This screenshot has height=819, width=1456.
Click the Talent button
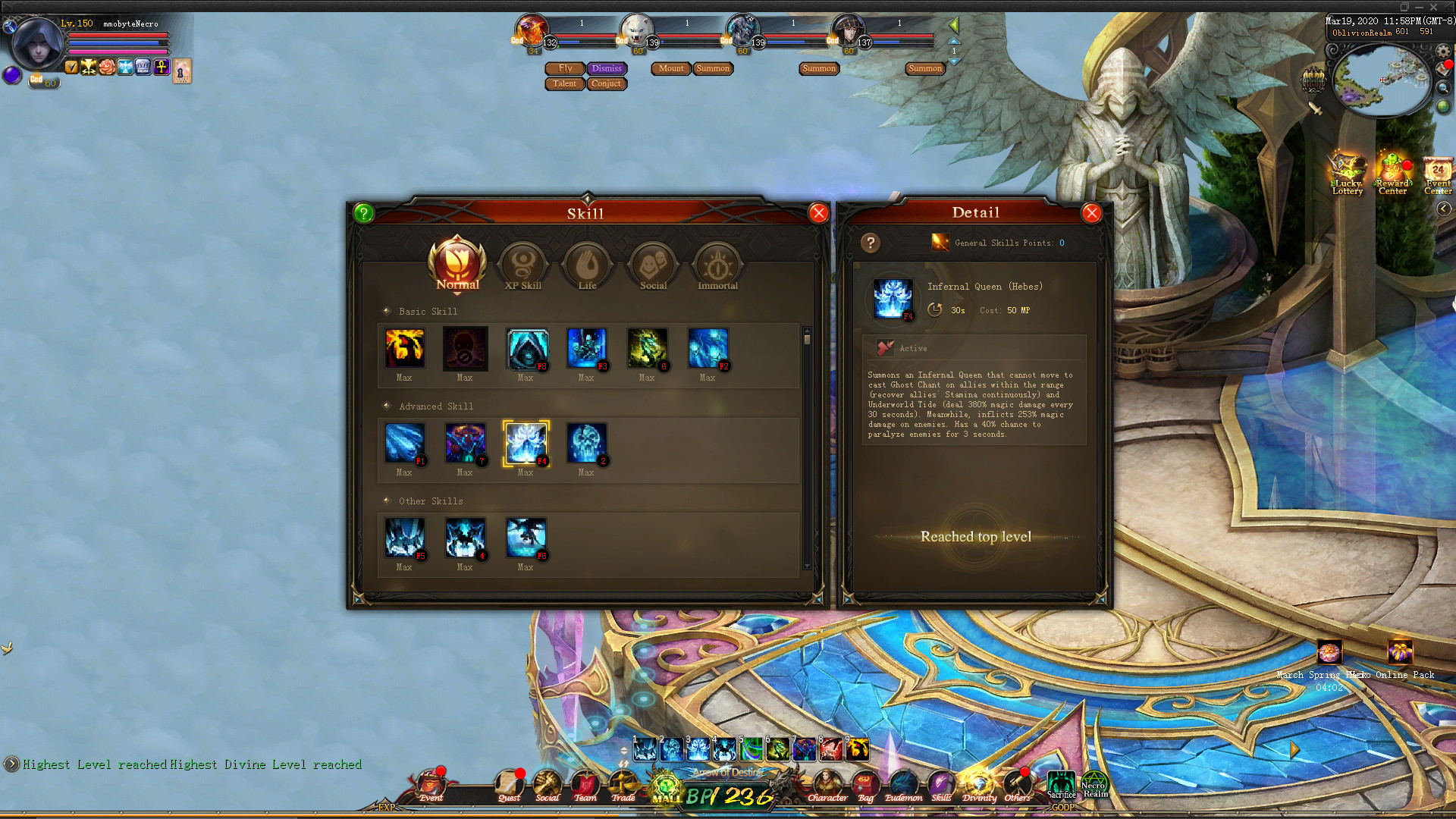pyautogui.click(x=564, y=83)
